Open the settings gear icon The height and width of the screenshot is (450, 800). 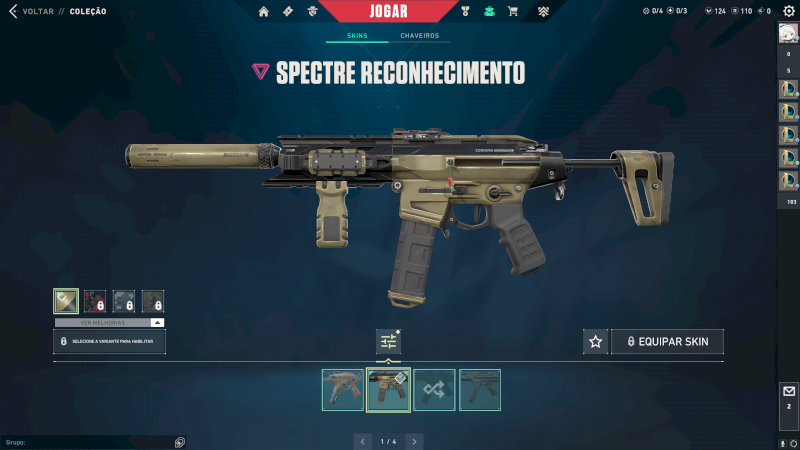pos(788,11)
